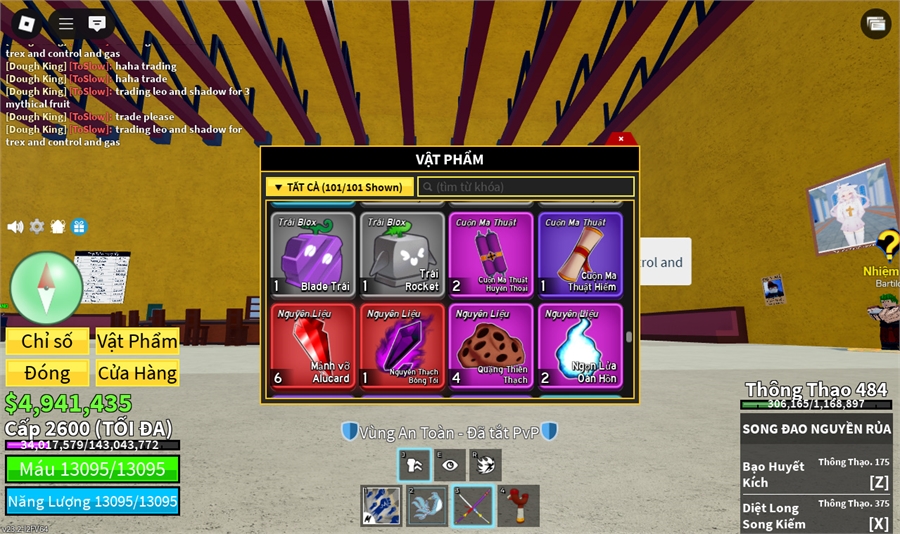Image resolution: width=900 pixels, height=534 pixels.
Task: Toggle the sound speaker icon
Action: click(15, 227)
